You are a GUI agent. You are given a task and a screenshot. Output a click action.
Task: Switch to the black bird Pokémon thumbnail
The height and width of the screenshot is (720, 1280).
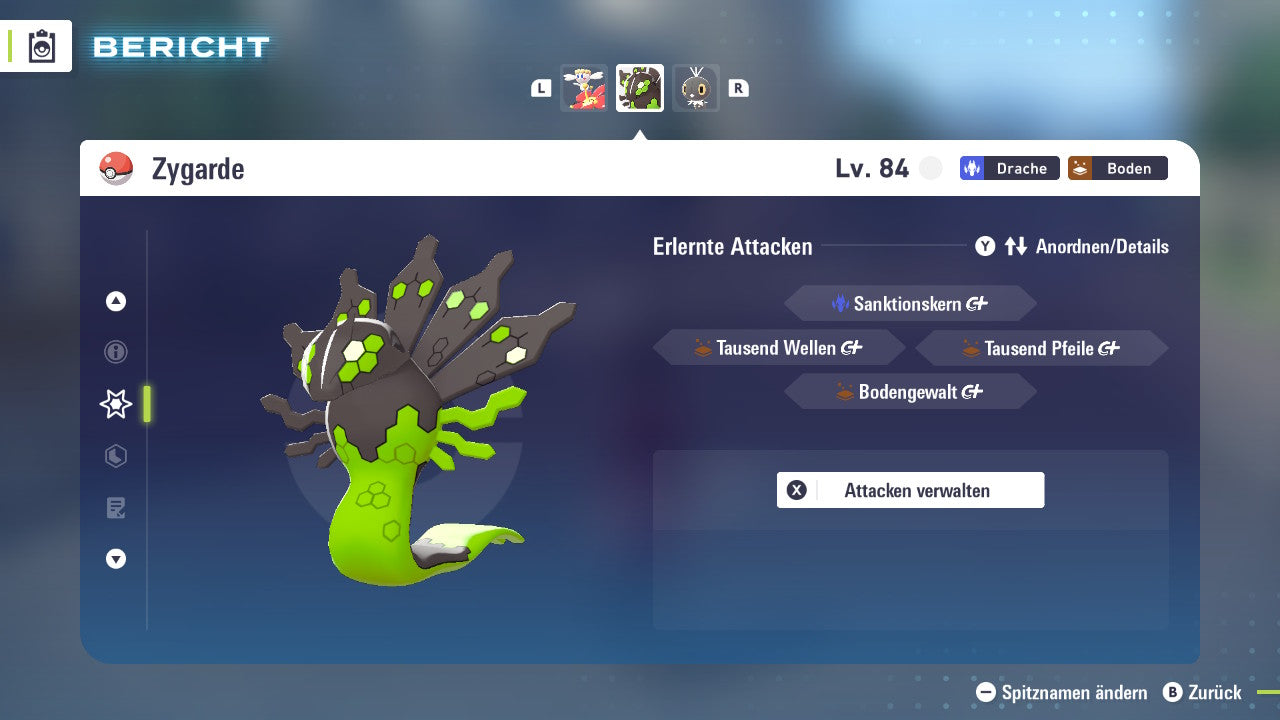coord(695,88)
